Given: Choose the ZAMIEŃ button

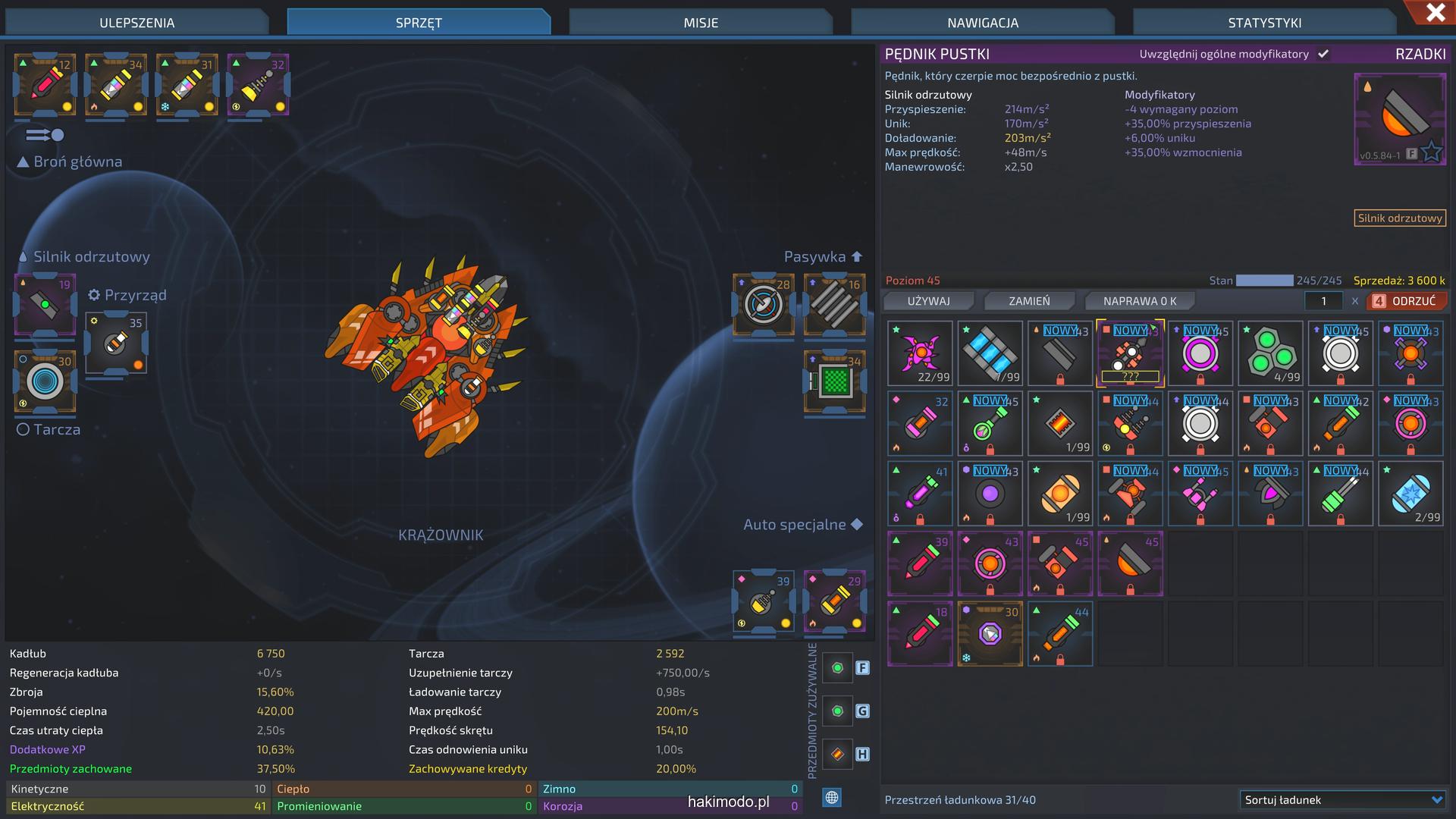Looking at the screenshot, I should click(x=1029, y=301).
